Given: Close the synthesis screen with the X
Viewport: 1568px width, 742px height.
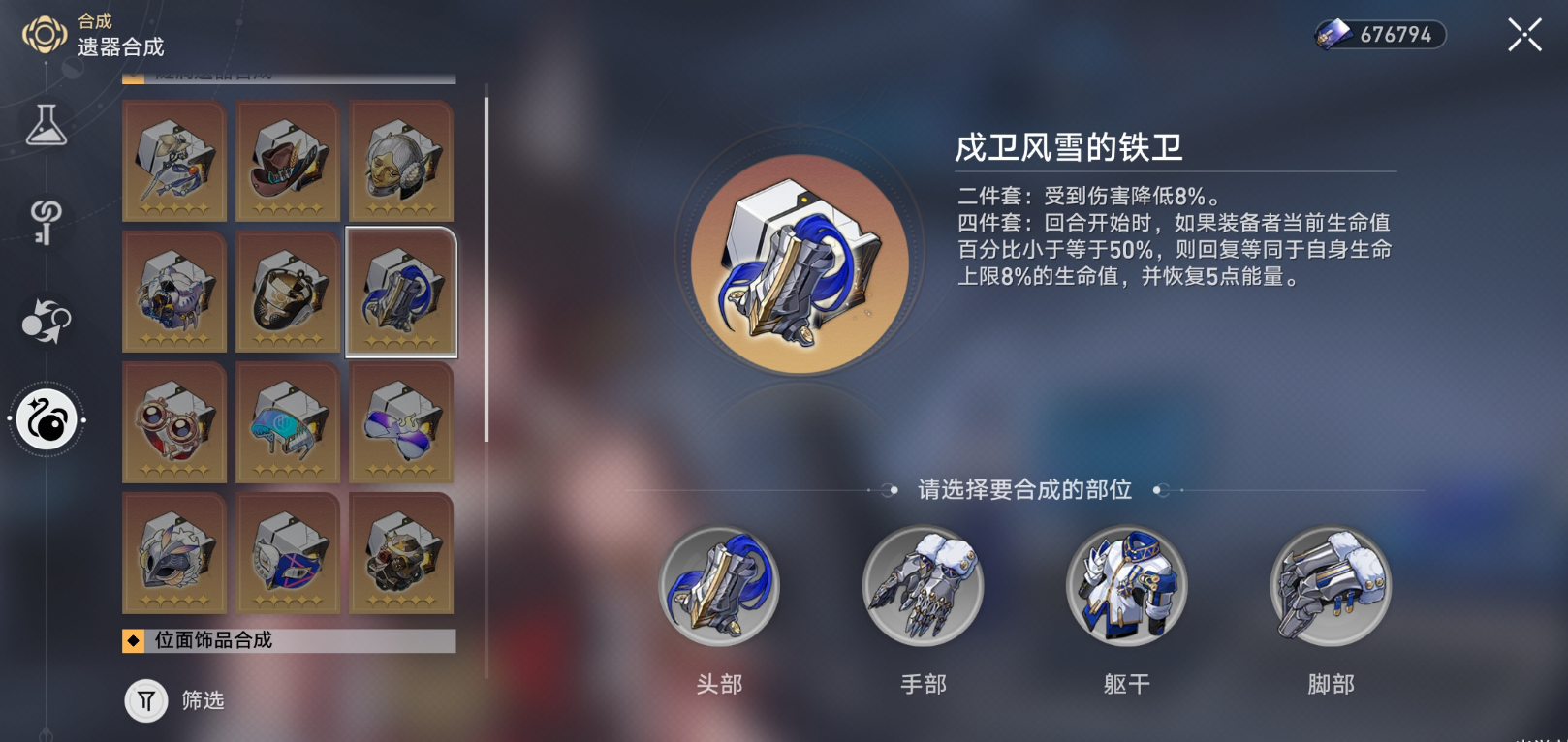Looking at the screenshot, I should (x=1524, y=35).
